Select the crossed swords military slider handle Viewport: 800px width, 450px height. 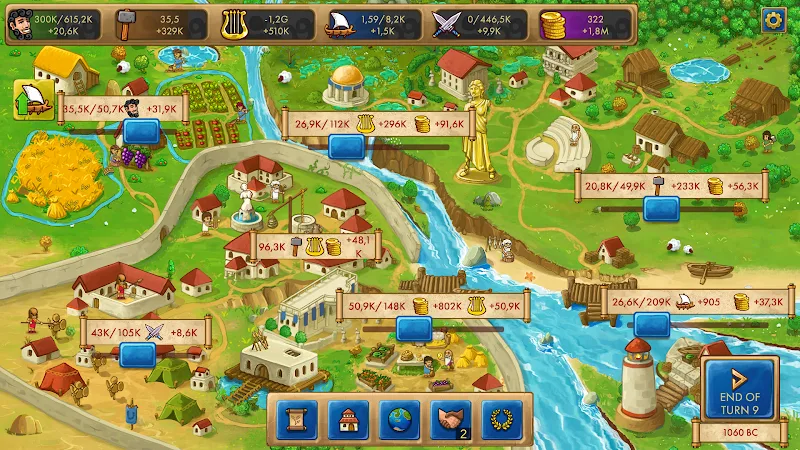[x=137, y=353]
